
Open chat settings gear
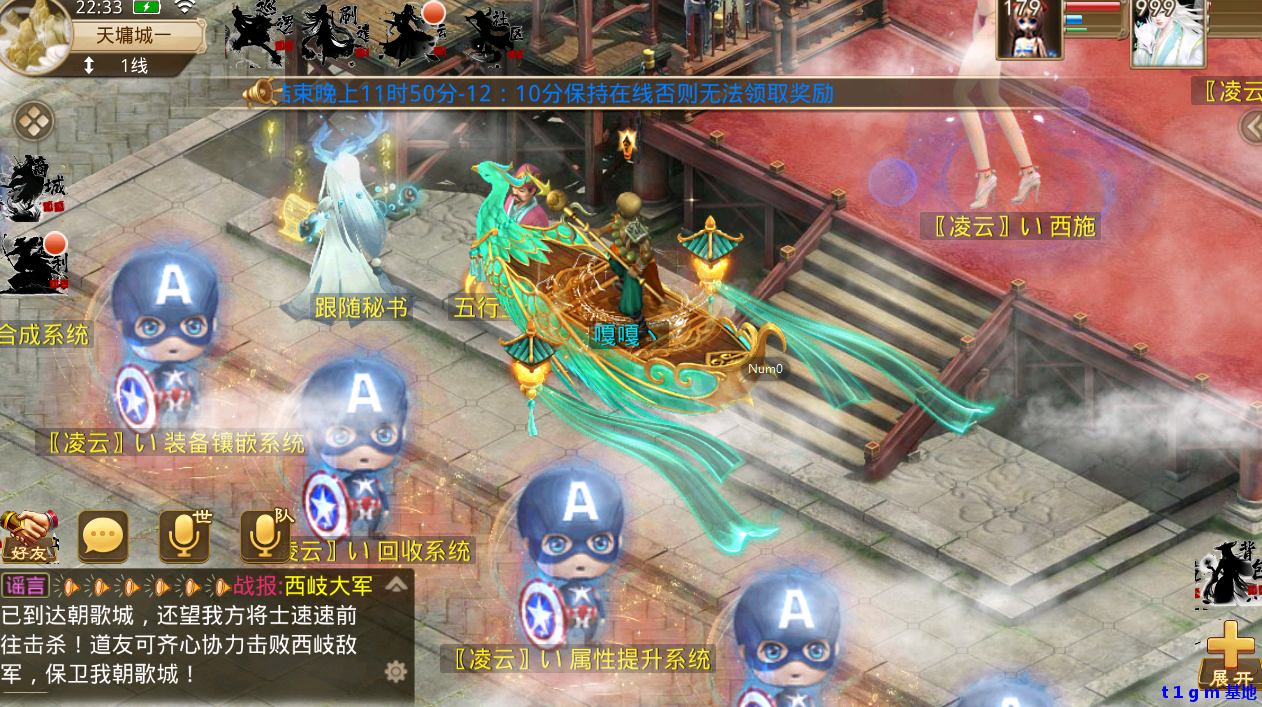pyautogui.click(x=396, y=671)
